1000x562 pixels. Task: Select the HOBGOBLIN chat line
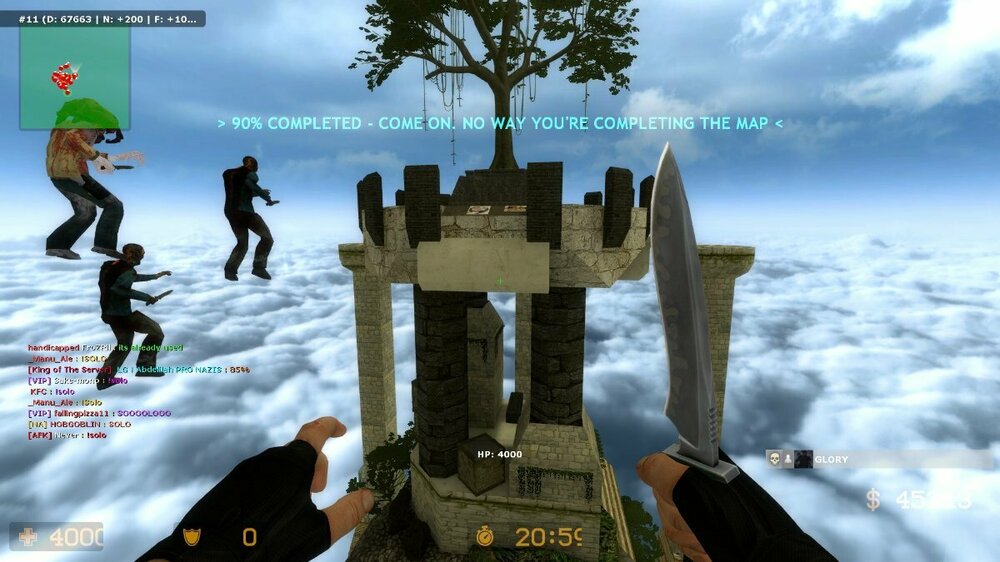tap(80, 424)
